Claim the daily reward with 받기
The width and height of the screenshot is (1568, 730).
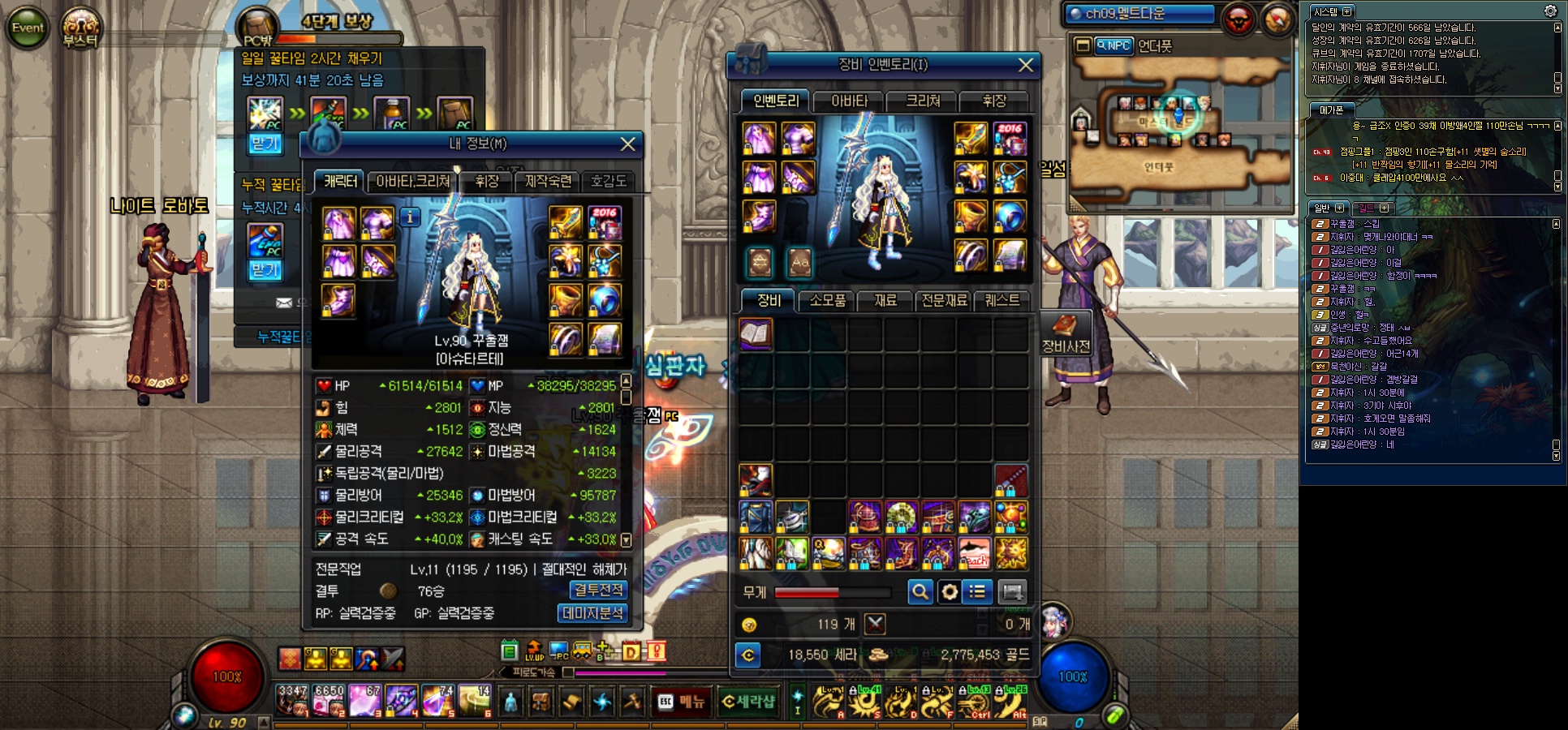point(265,144)
